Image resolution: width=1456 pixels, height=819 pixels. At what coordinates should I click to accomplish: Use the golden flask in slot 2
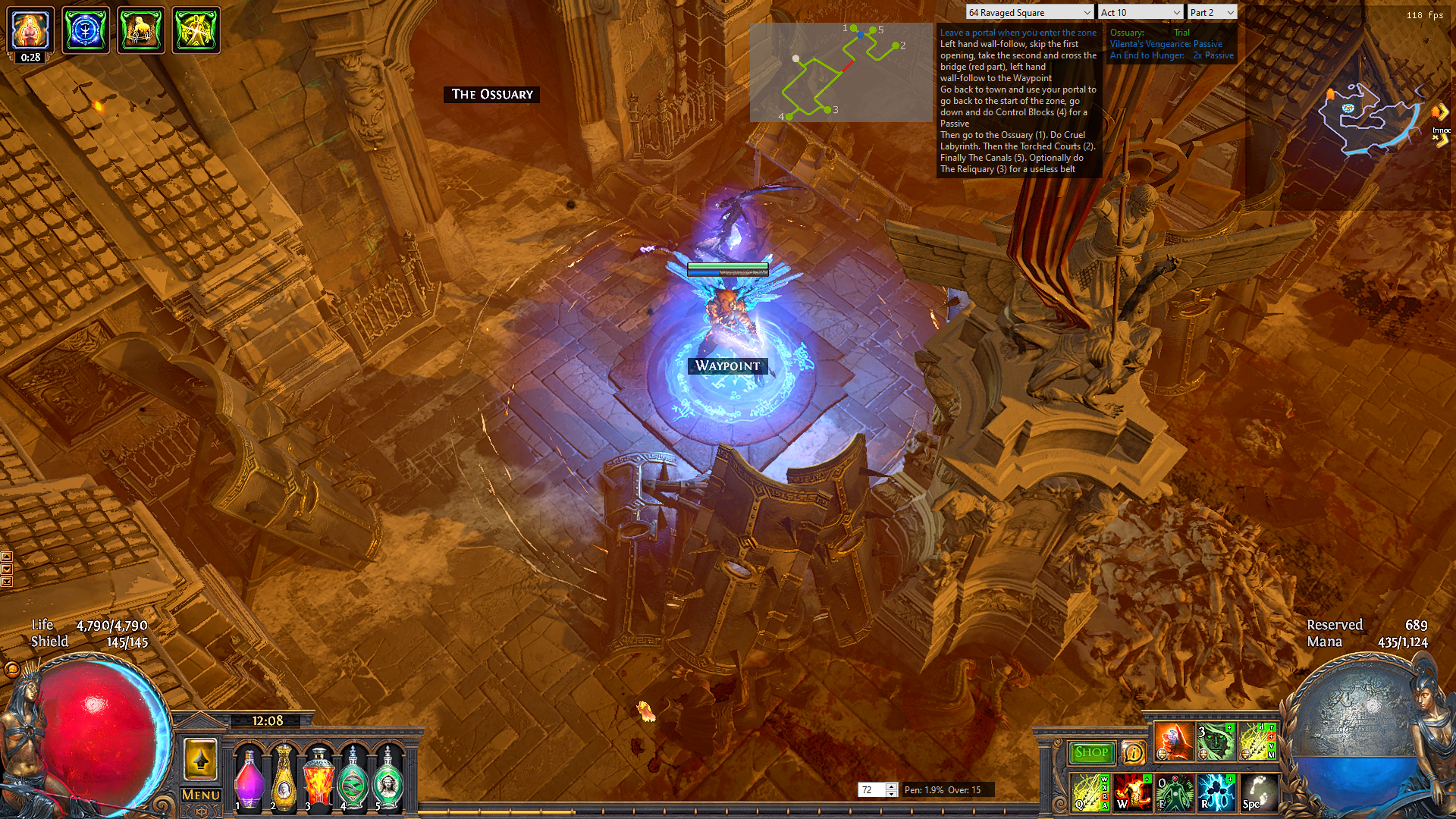[284, 777]
